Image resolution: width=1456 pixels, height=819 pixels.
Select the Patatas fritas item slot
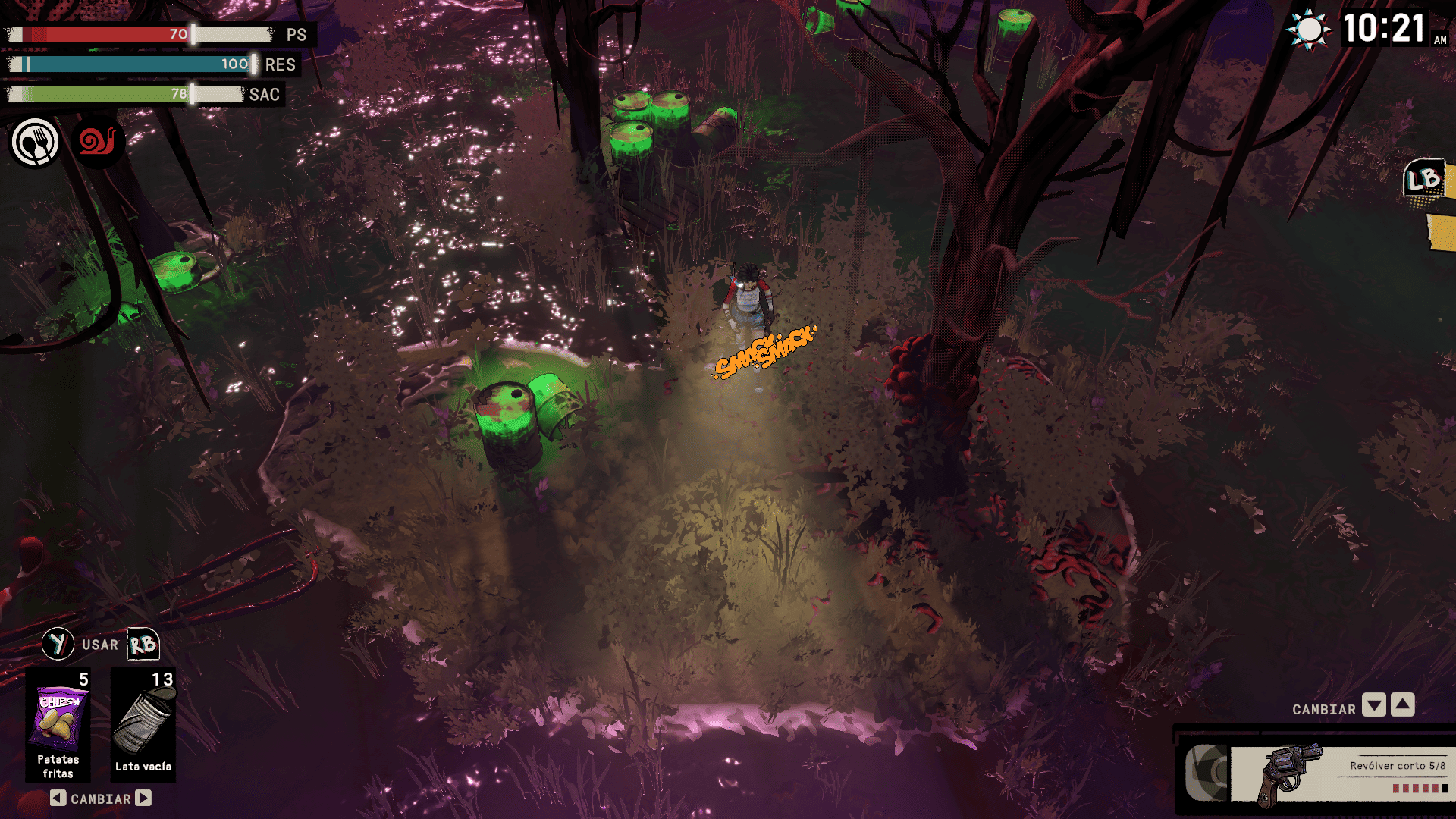point(58,724)
